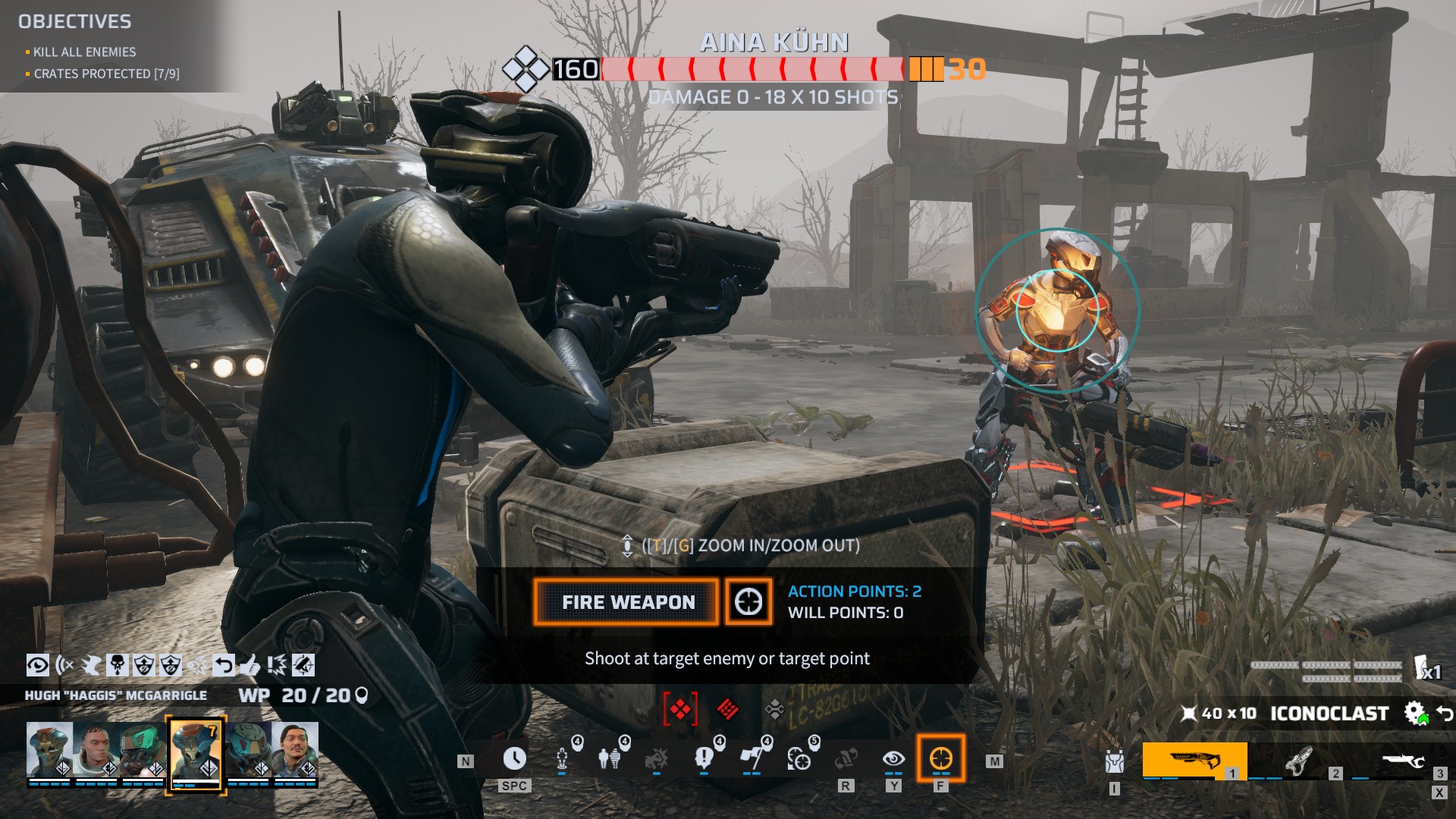Open the backpack inventory icon
This screenshot has width=1456, height=819.
point(1114,761)
